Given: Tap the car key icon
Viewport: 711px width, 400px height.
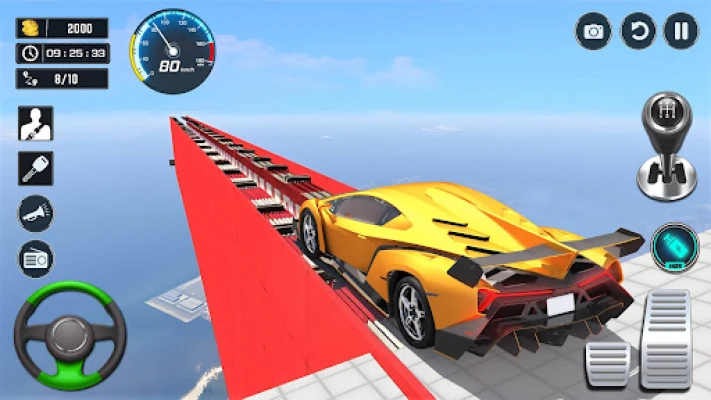Looking at the screenshot, I should 36,168.
